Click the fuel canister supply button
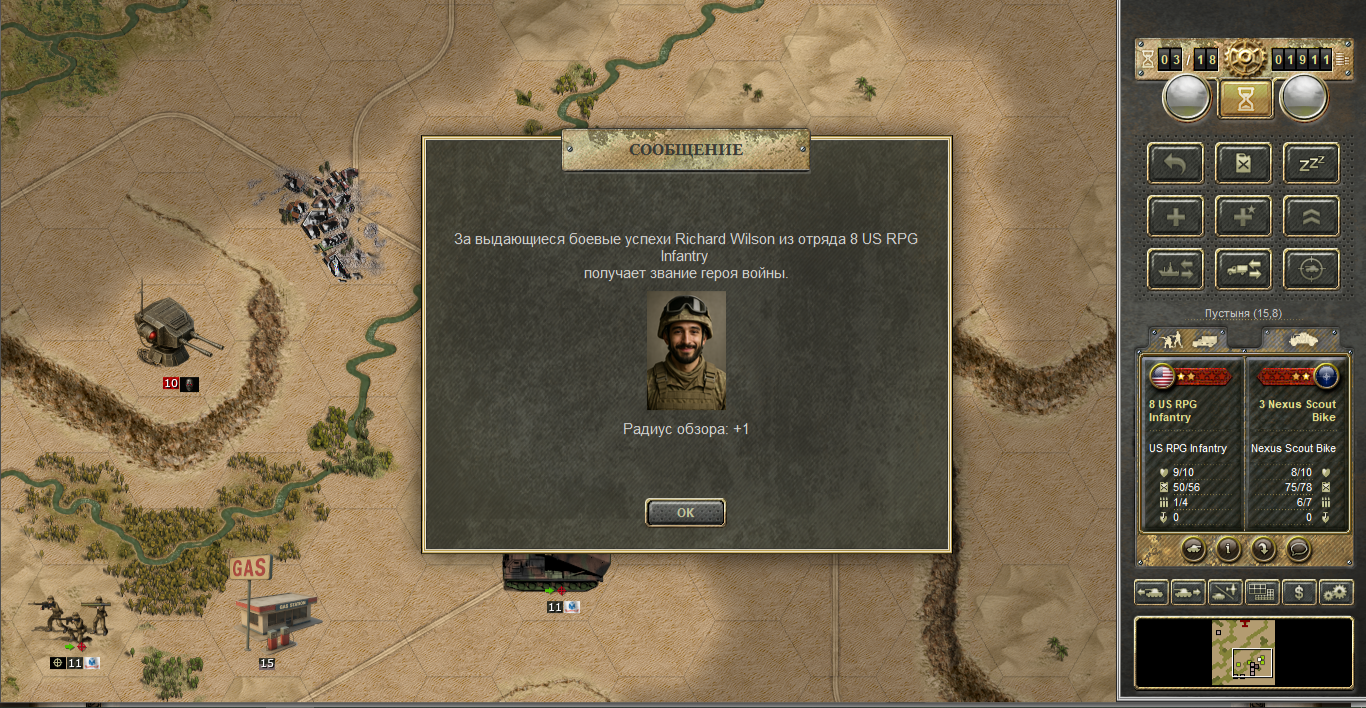 (1243, 164)
